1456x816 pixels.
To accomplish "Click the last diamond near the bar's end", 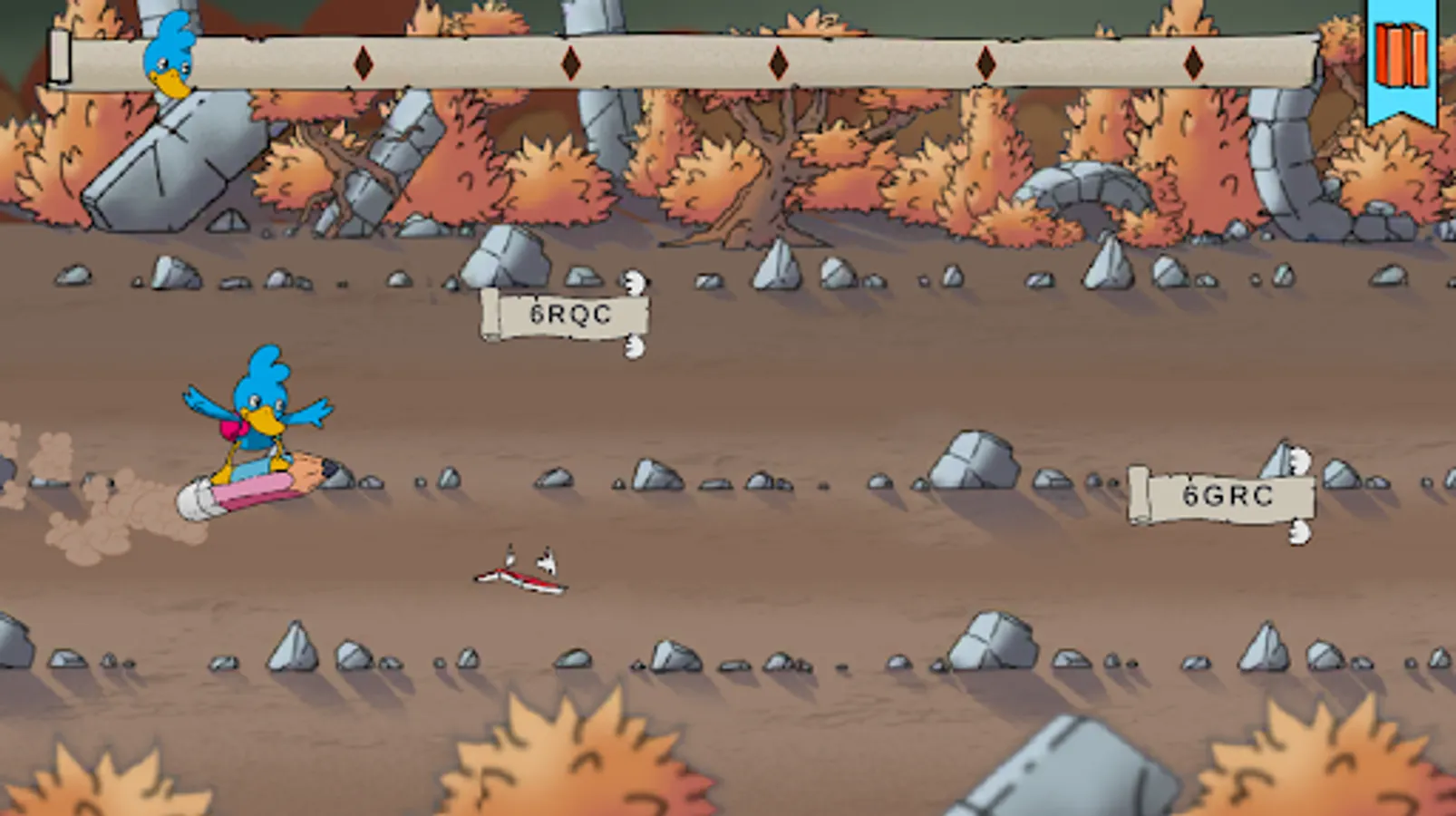I will pos(1195,64).
